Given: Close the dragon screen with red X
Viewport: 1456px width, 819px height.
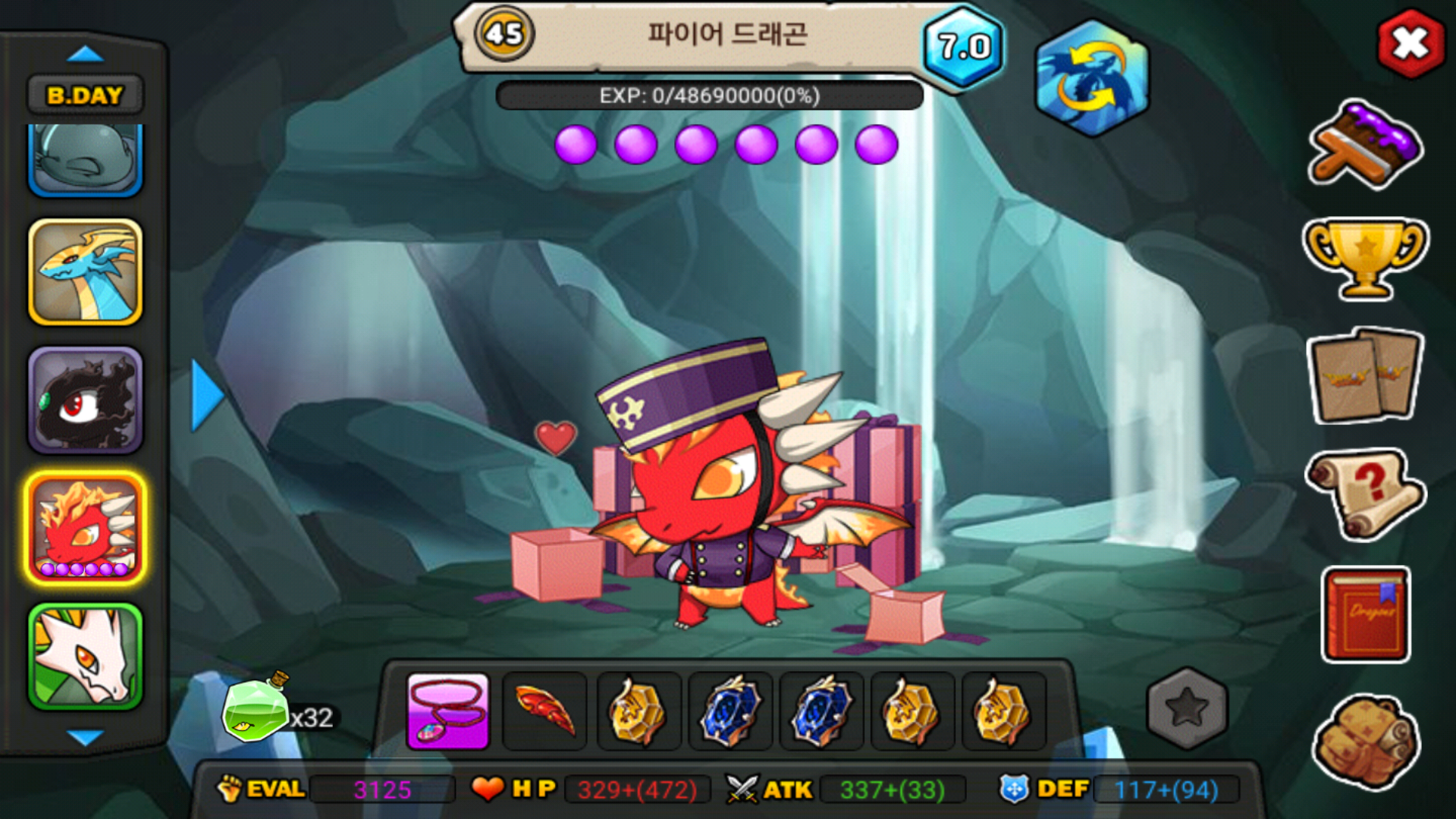Looking at the screenshot, I should [x=1410, y=44].
